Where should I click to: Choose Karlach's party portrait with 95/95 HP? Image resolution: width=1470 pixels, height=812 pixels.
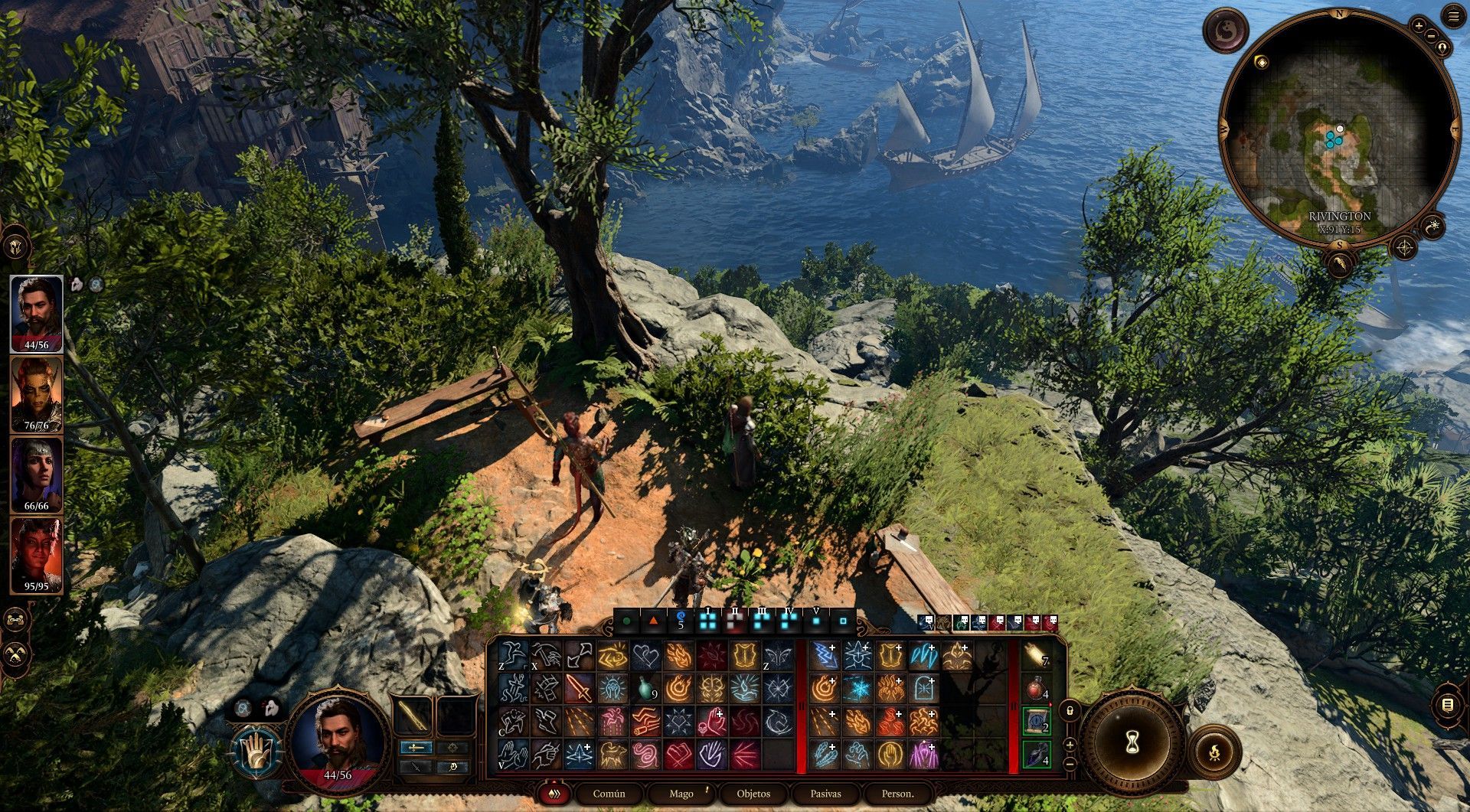(36, 556)
